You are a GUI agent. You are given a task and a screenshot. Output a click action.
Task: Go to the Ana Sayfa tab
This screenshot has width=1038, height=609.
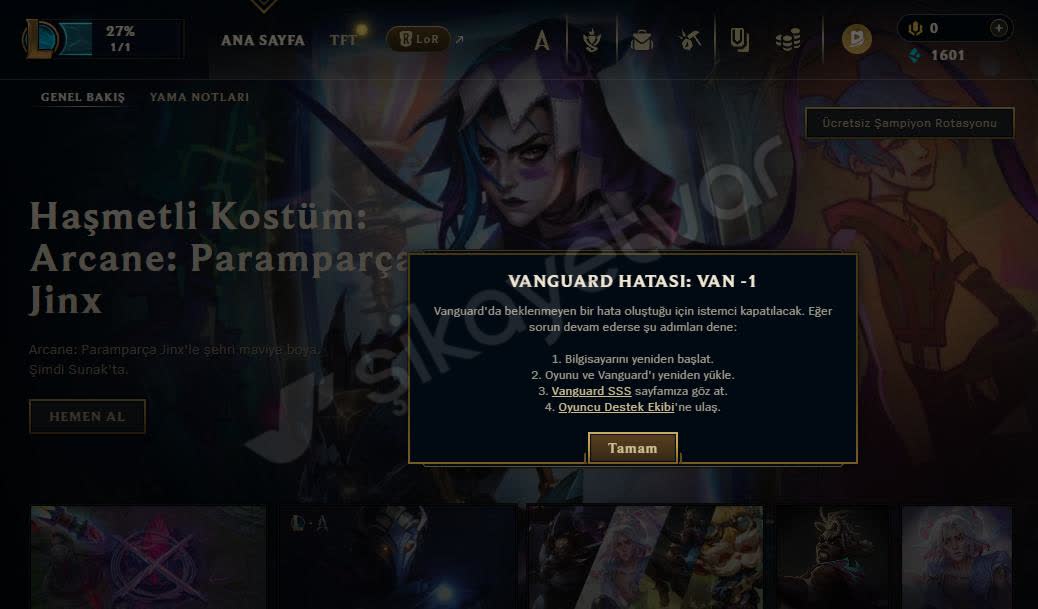tap(263, 40)
